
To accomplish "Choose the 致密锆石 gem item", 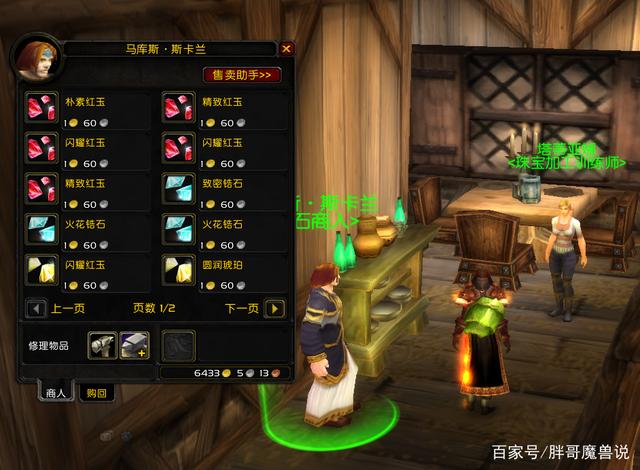I will 177,190.
